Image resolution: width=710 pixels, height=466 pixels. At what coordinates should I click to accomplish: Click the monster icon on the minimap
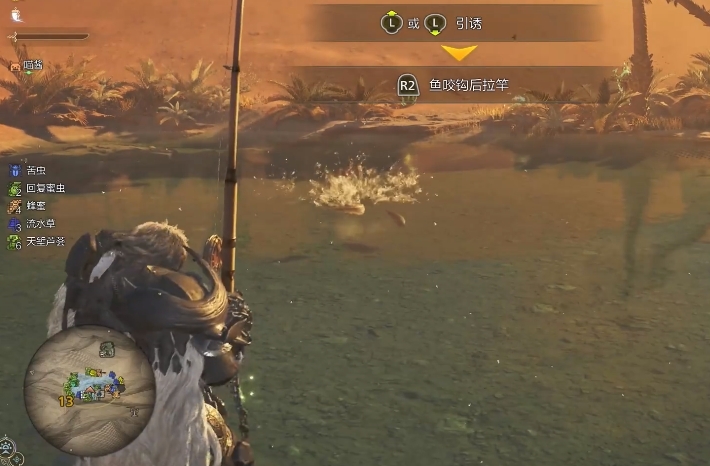106,349
